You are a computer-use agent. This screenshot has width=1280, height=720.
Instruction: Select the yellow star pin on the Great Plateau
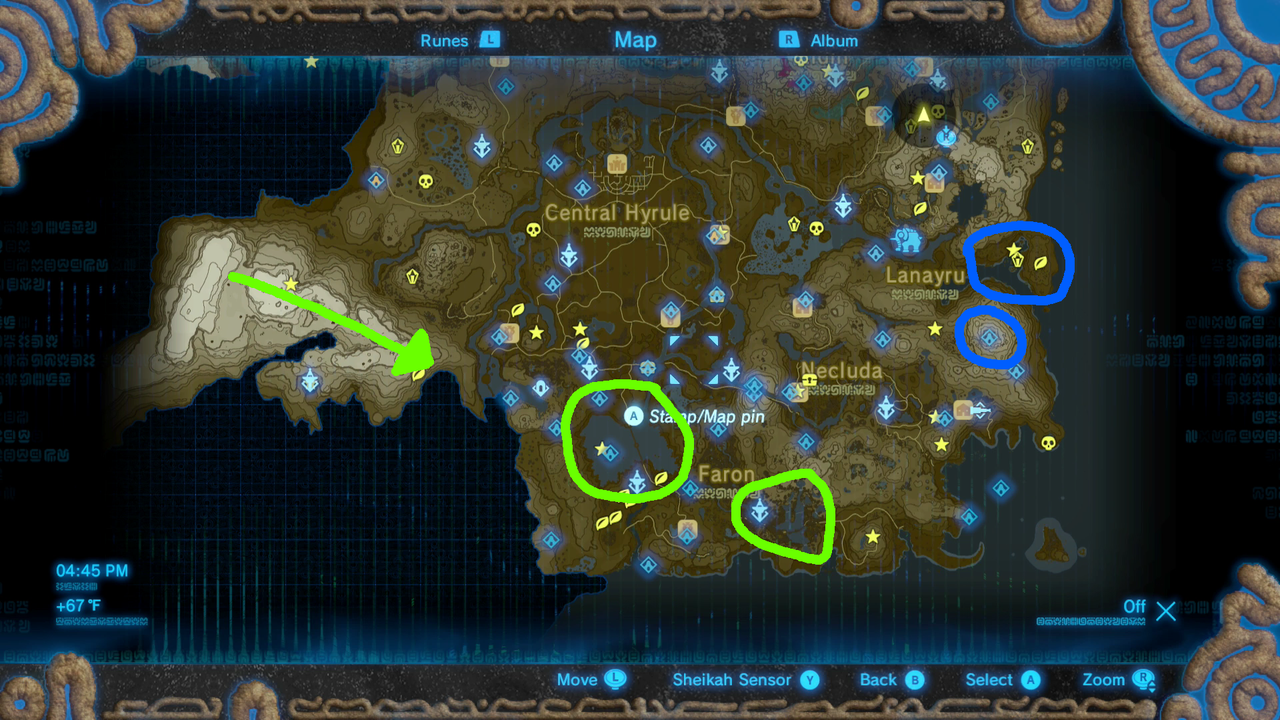coord(289,286)
